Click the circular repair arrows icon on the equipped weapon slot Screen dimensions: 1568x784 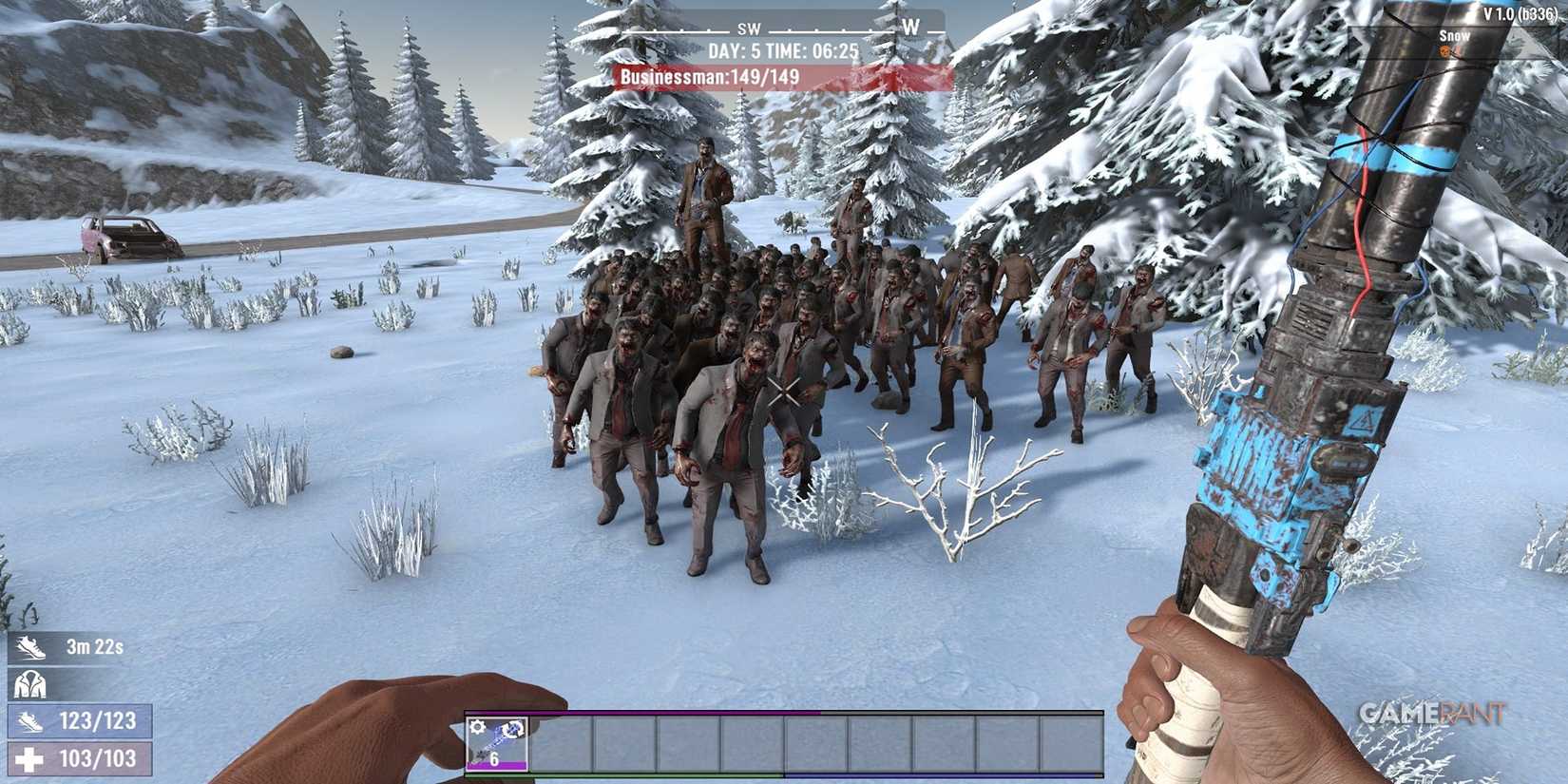512,730
